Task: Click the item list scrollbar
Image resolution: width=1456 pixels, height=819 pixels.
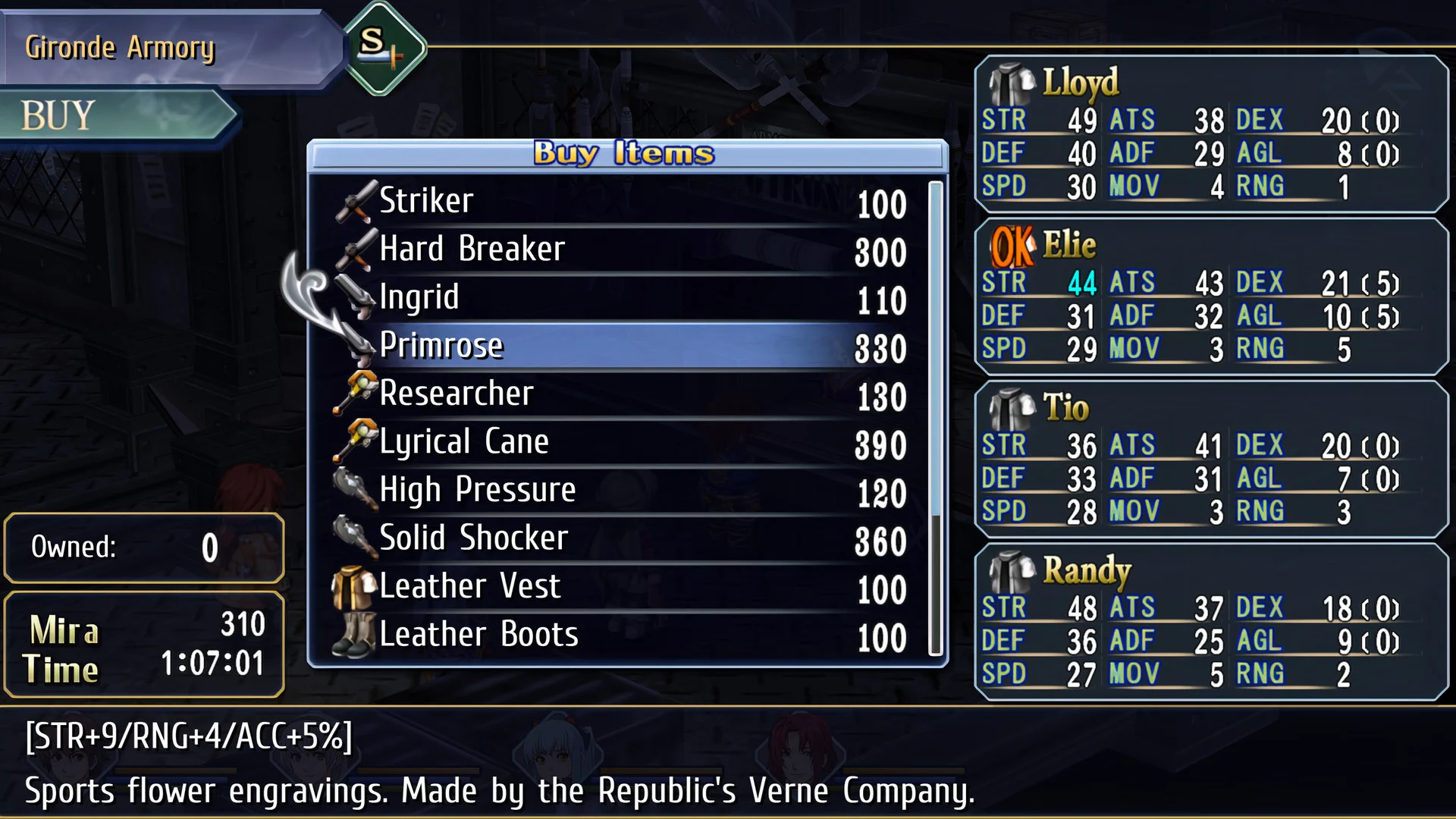Action: point(936,417)
